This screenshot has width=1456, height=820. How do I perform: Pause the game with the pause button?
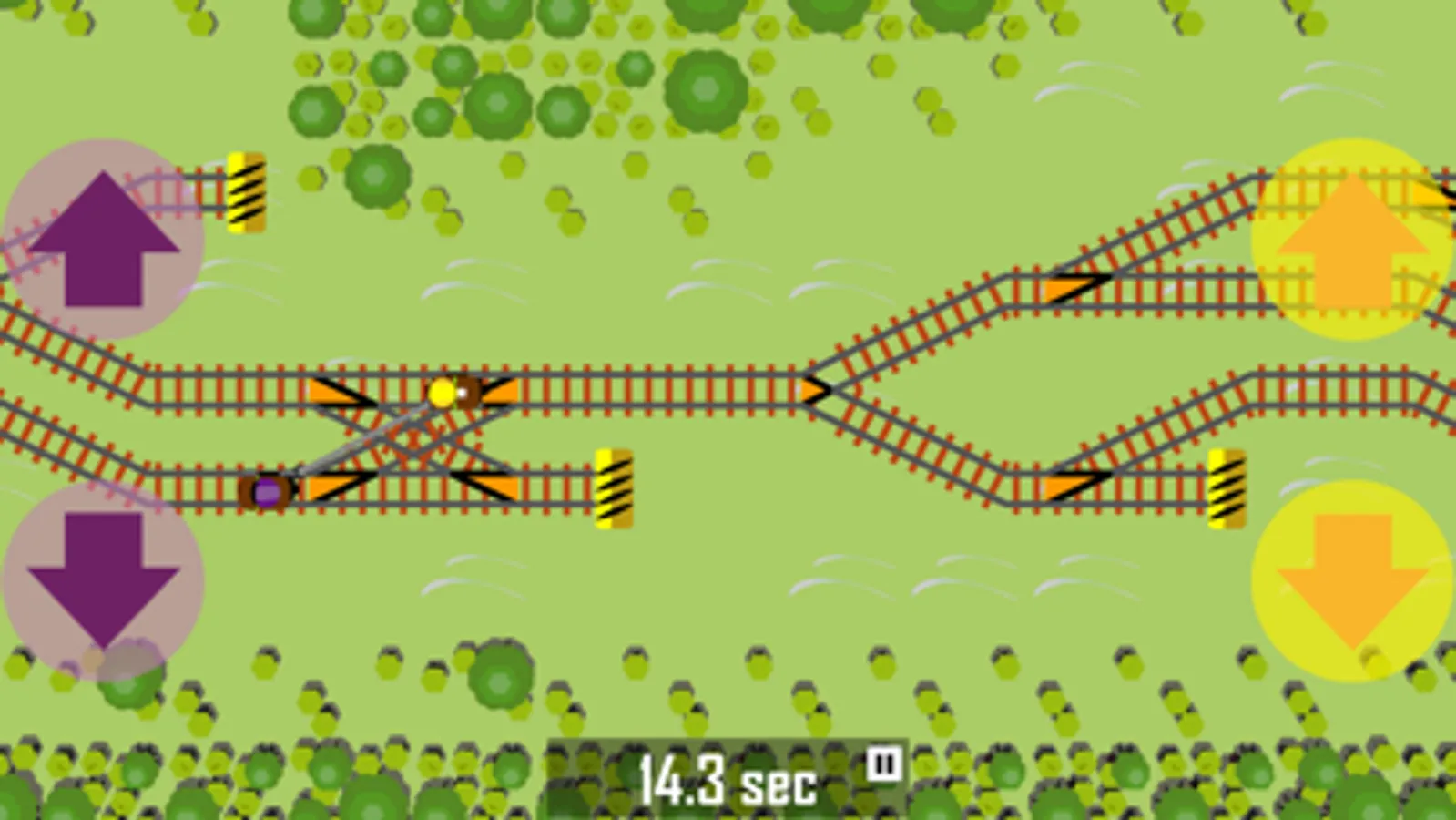tap(883, 761)
